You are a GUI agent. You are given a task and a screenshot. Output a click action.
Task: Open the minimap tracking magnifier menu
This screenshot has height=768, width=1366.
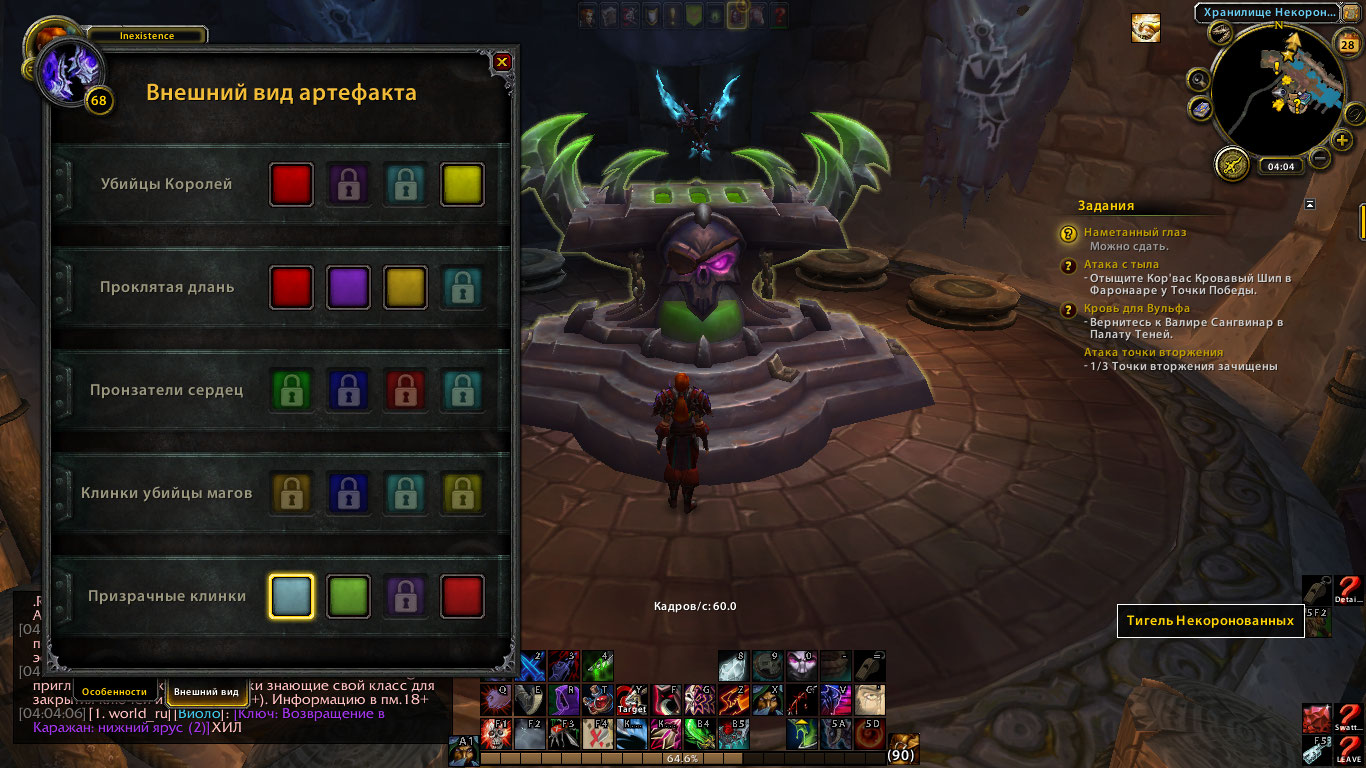pos(1199,79)
